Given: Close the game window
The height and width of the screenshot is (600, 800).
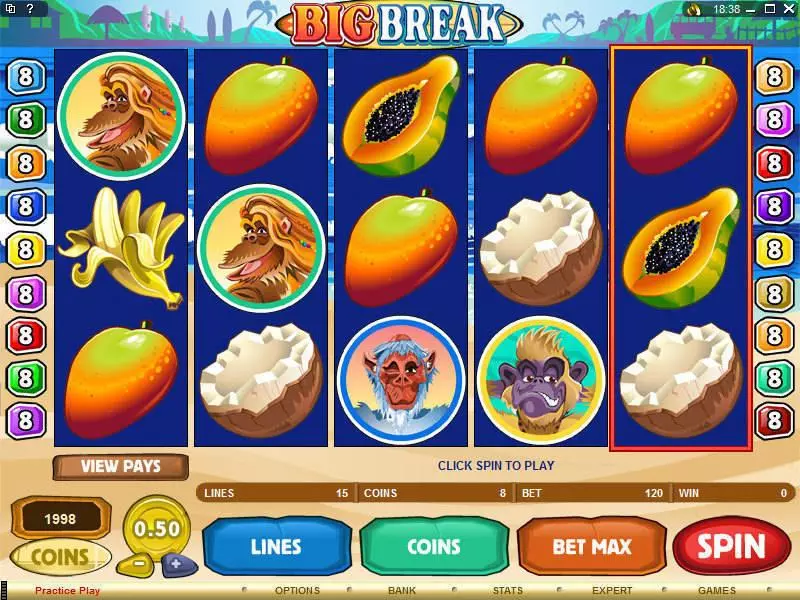Looking at the screenshot, I should coord(789,9).
